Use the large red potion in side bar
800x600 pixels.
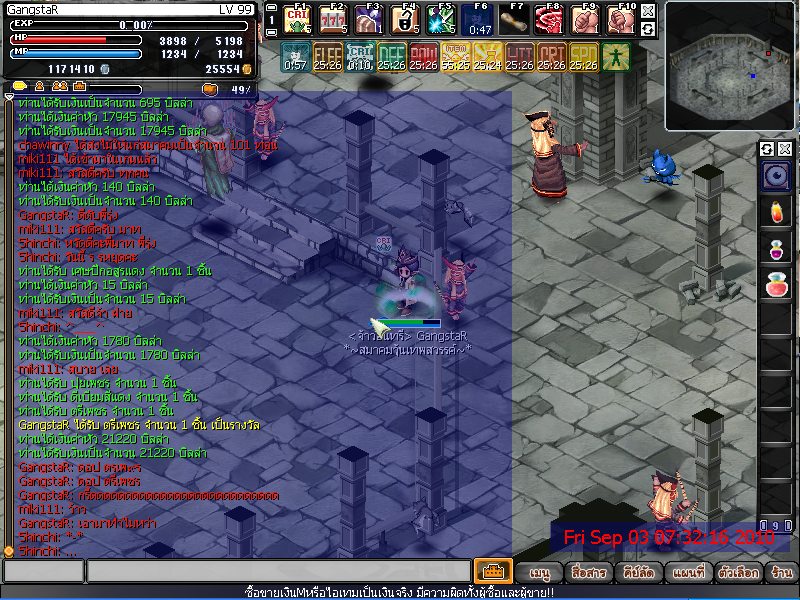tap(776, 285)
